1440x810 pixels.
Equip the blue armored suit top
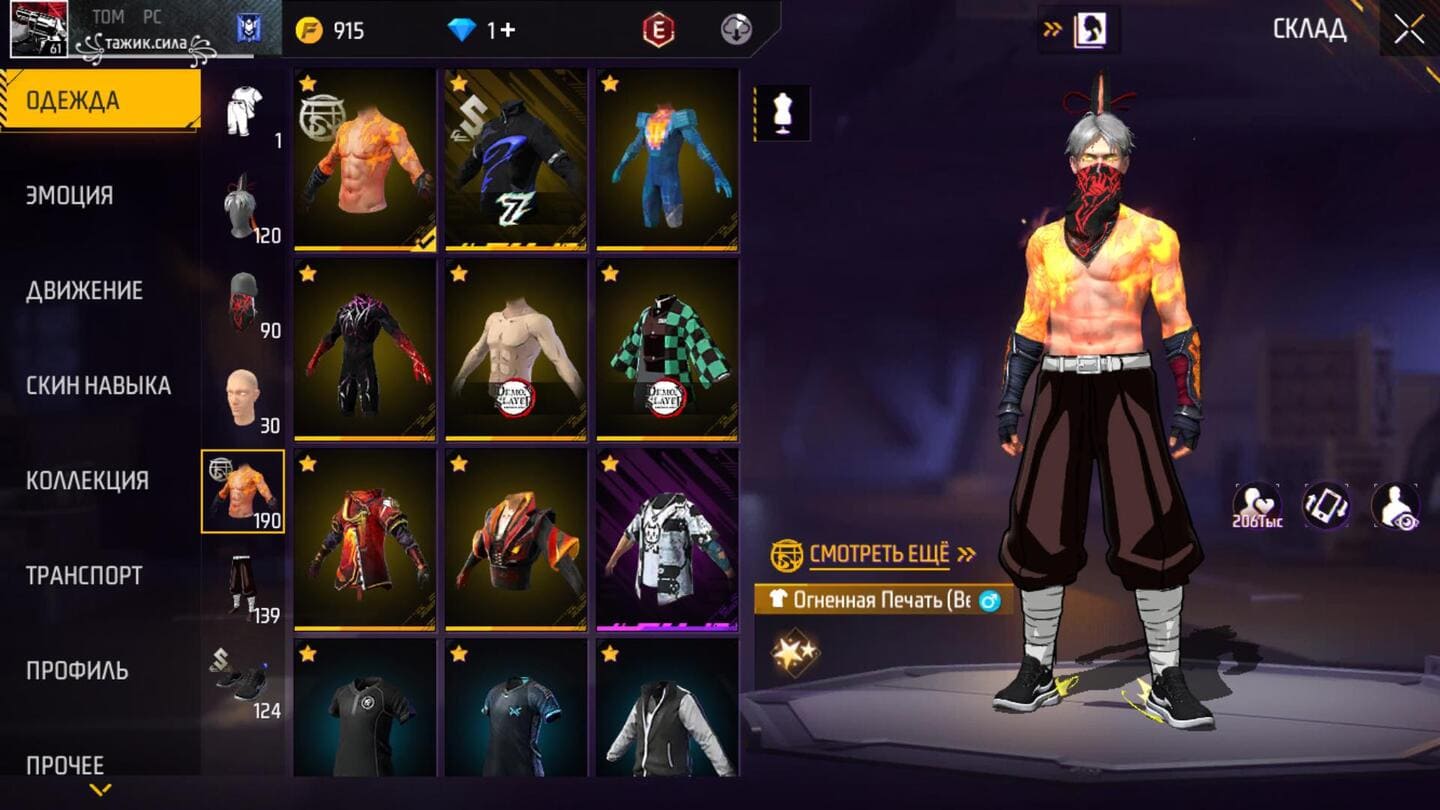pos(667,158)
